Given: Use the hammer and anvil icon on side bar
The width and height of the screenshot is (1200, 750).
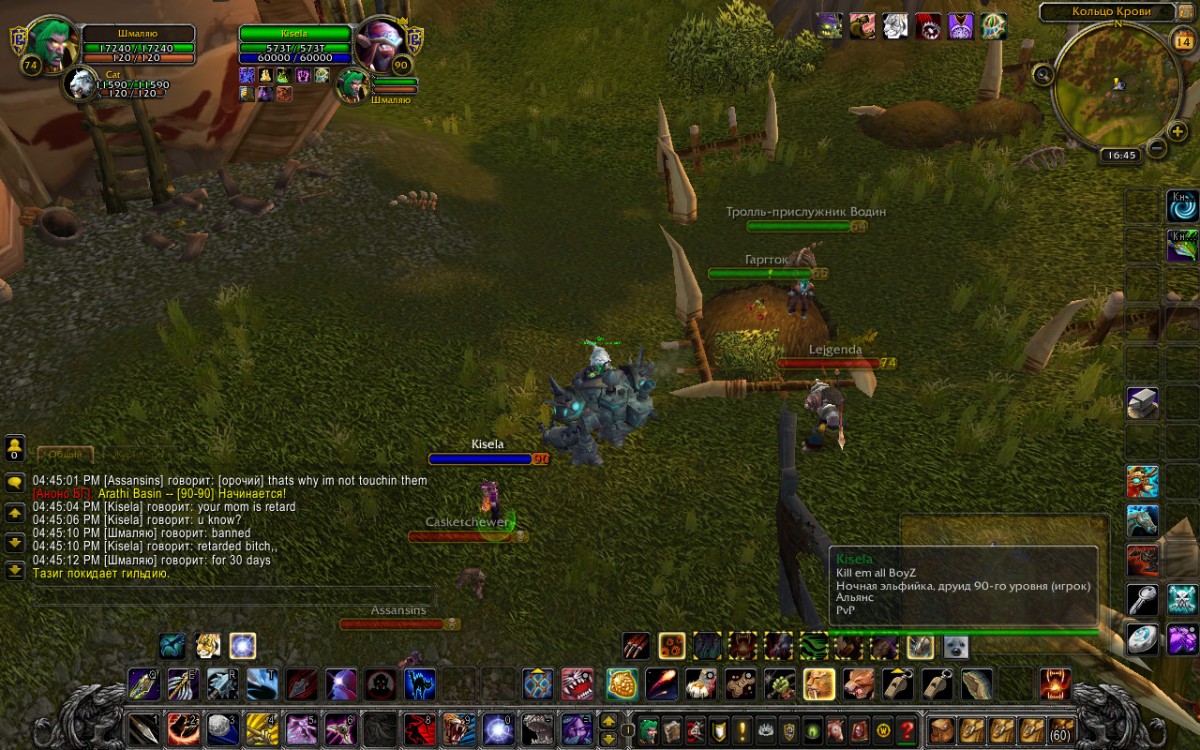Looking at the screenshot, I should [1142, 402].
